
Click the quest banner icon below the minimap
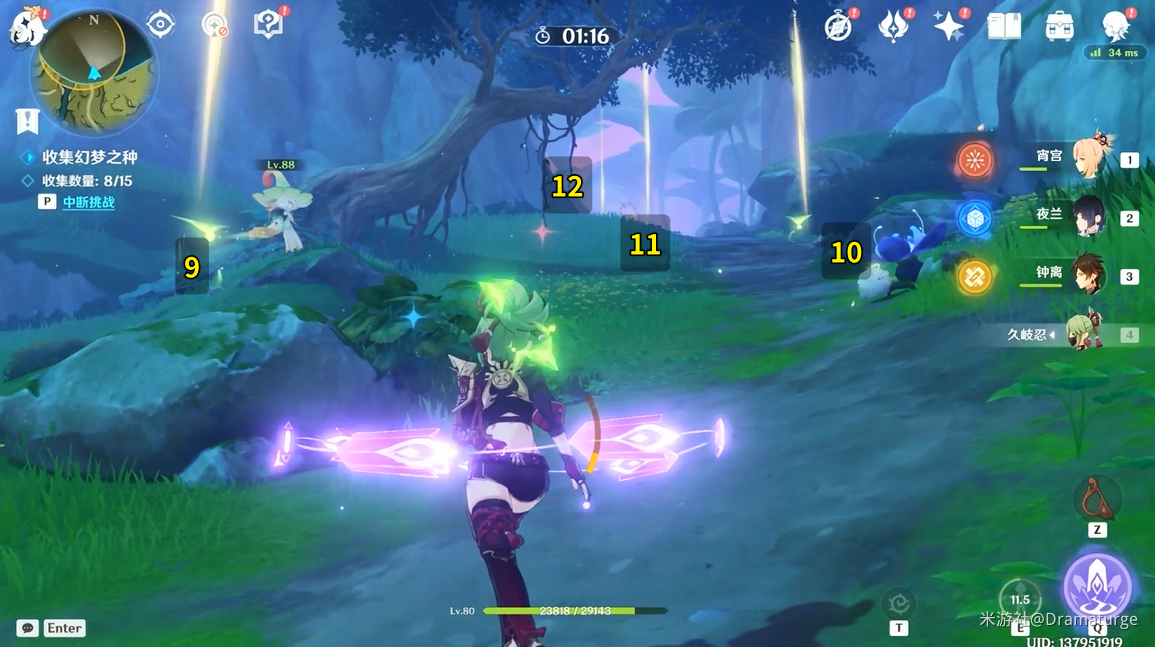click(27, 121)
